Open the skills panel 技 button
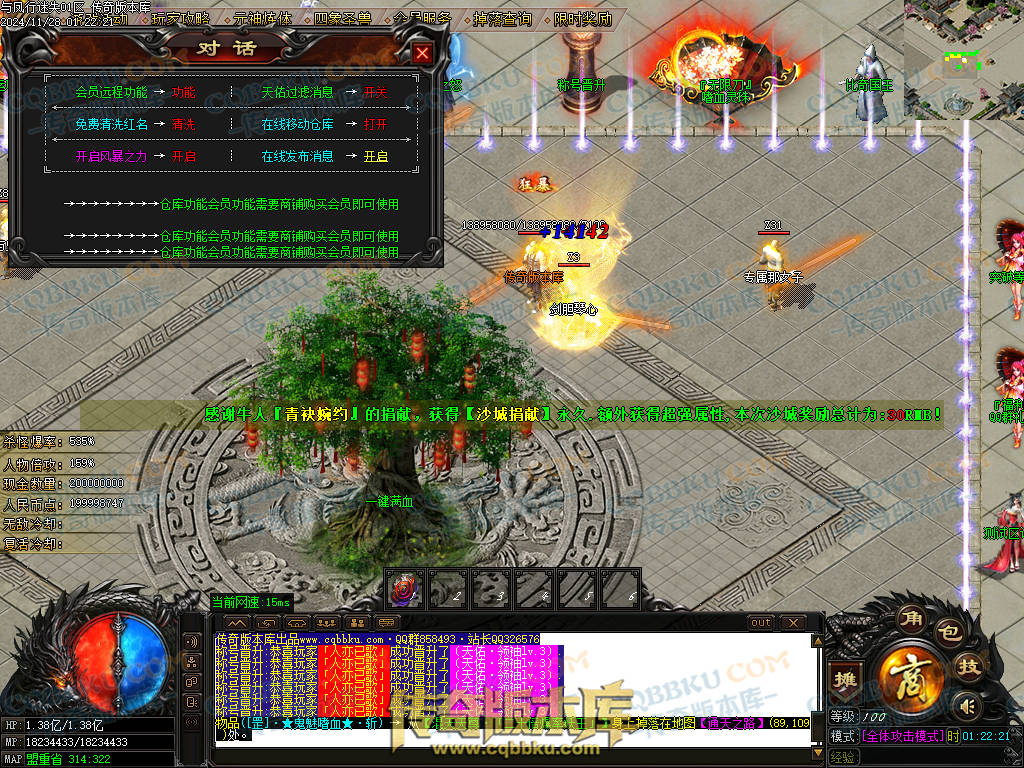Viewport: 1024px width, 768px height. point(968,667)
